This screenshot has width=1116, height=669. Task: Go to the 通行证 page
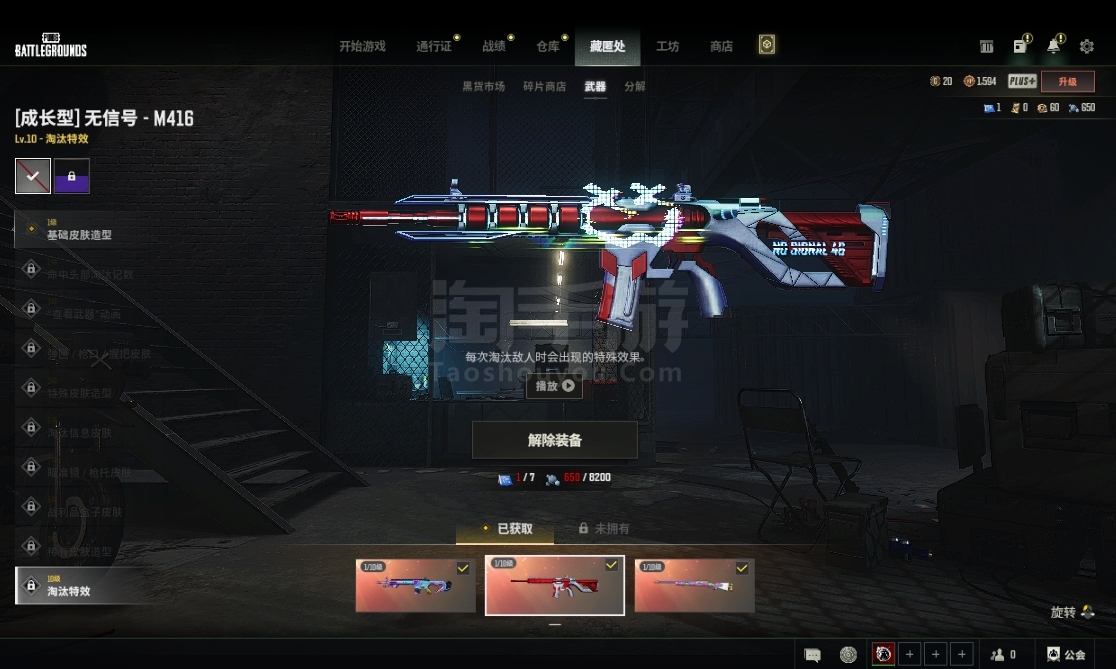click(x=435, y=46)
